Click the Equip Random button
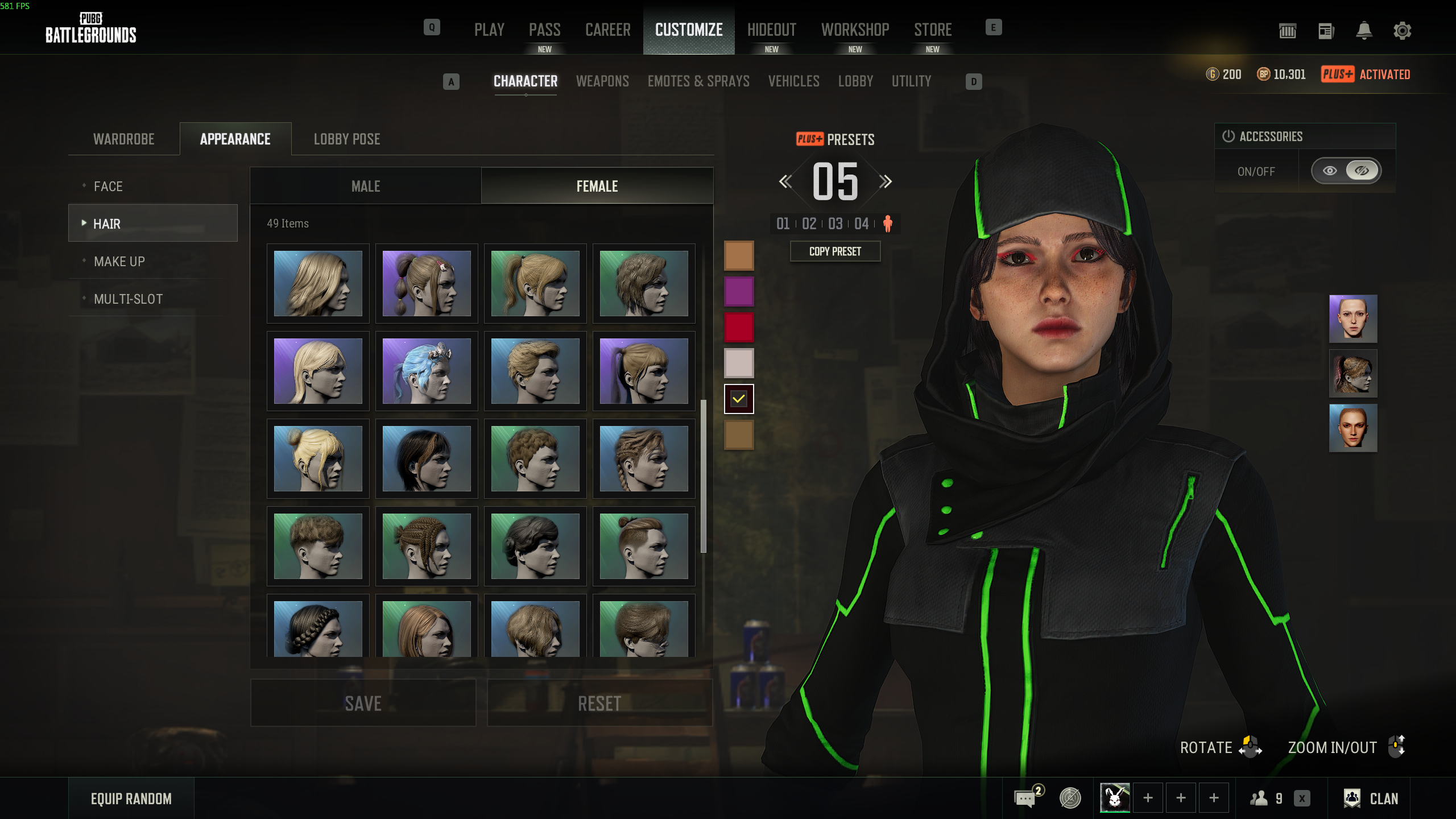The height and width of the screenshot is (819, 1456). (x=131, y=799)
